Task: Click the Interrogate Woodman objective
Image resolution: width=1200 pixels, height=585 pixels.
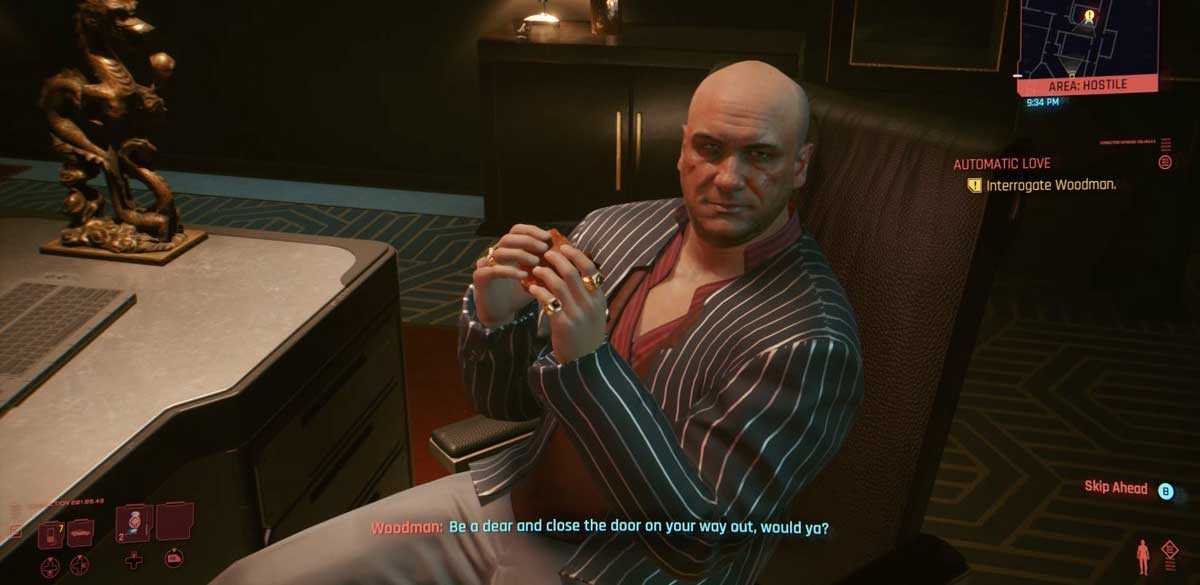Action: pyautogui.click(x=1050, y=185)
